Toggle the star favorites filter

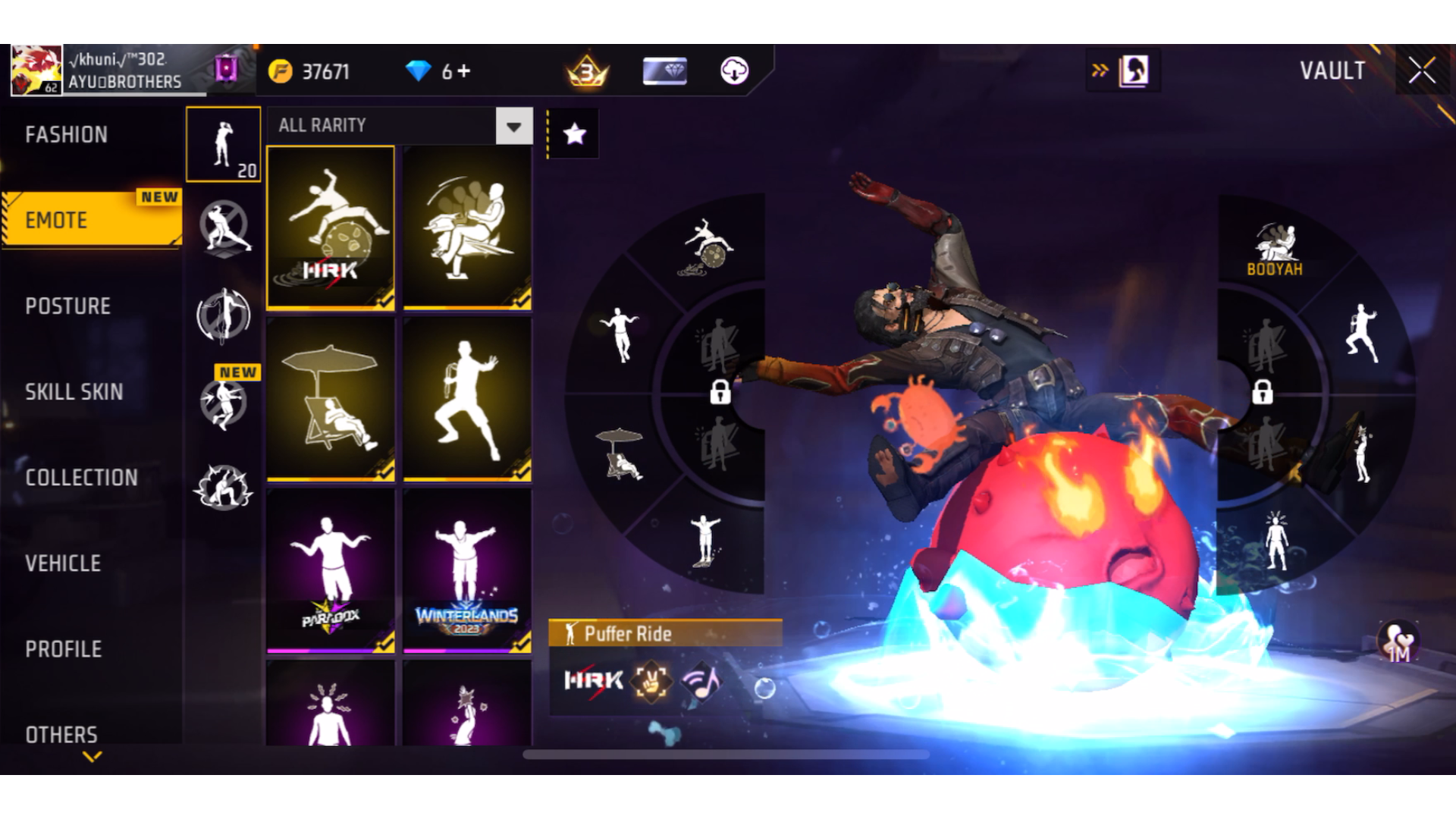(573, 133)
